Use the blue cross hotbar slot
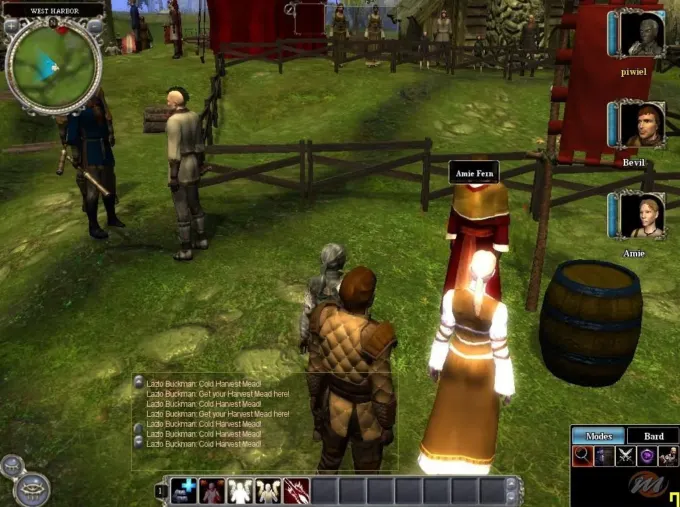This screenshot has width=680, height=507. pos(184,490)
